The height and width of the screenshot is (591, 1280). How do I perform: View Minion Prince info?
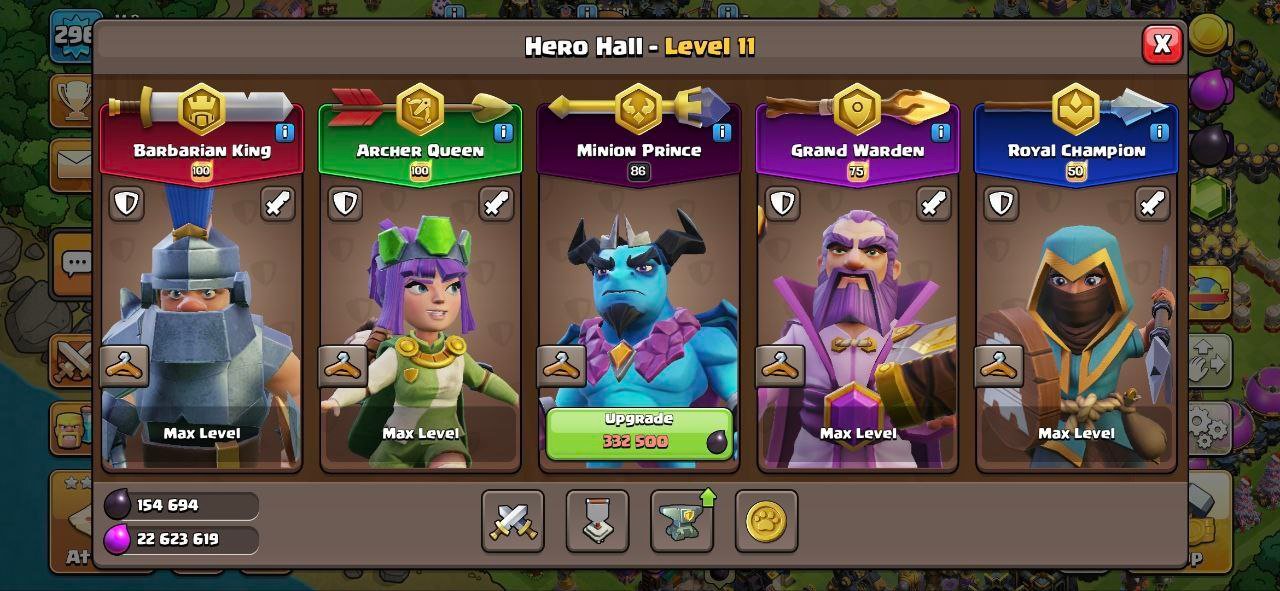click(721, 132)
